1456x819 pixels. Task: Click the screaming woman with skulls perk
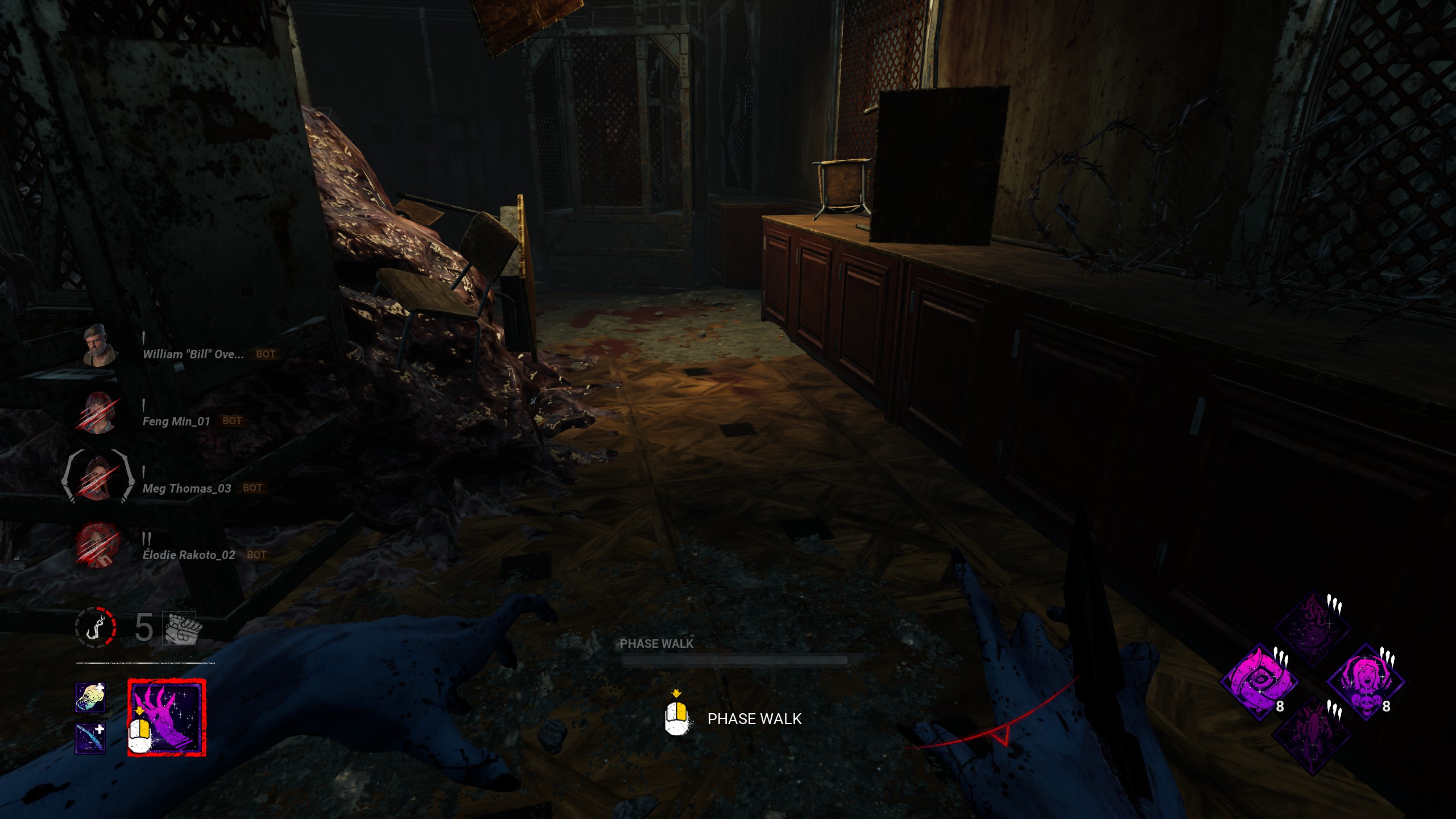[1365, 682]
